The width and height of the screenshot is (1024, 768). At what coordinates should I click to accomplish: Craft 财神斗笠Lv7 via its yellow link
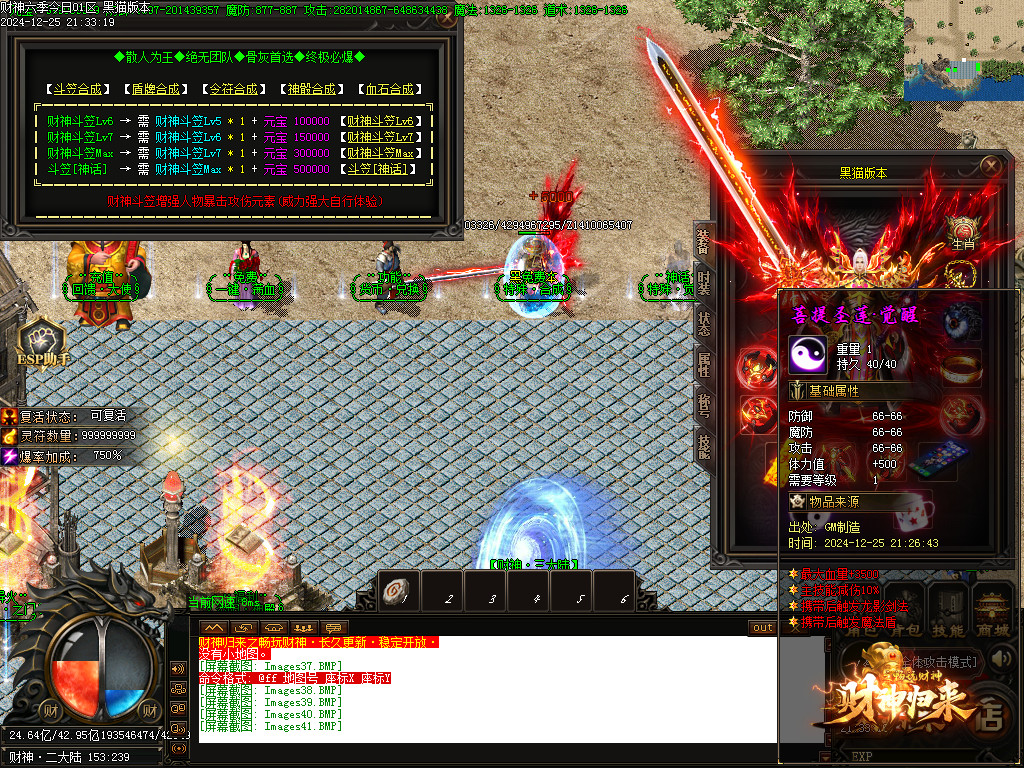click(386, 137)
